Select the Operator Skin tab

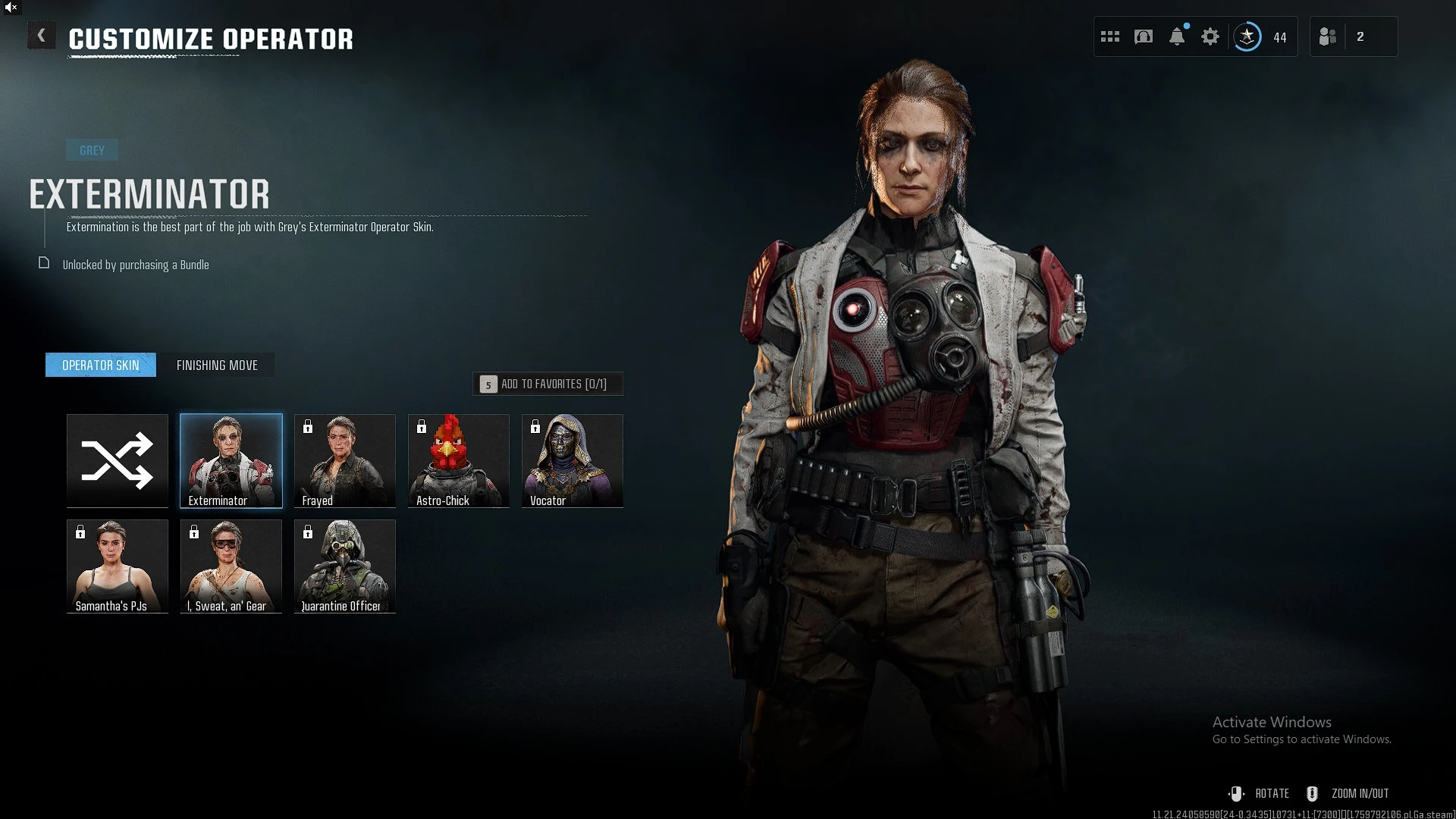(101, 366)
